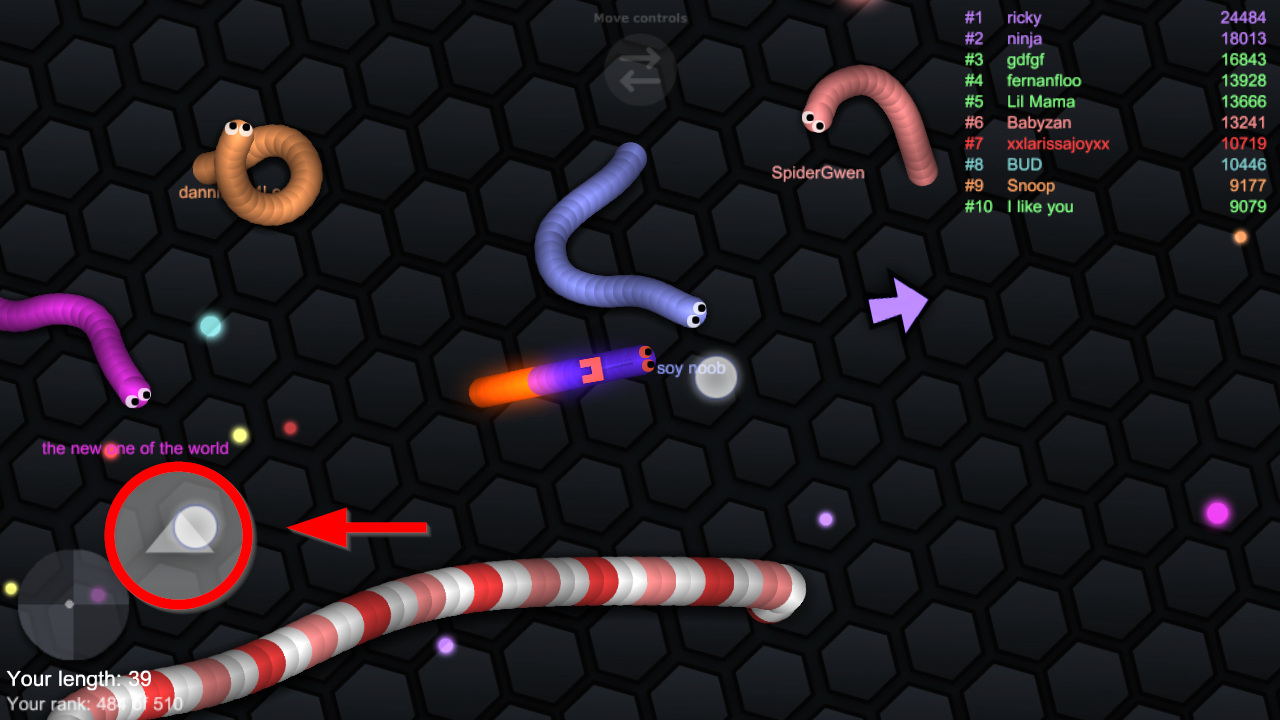Select 'BUD' in the ranking list

tap(1024, 164)
